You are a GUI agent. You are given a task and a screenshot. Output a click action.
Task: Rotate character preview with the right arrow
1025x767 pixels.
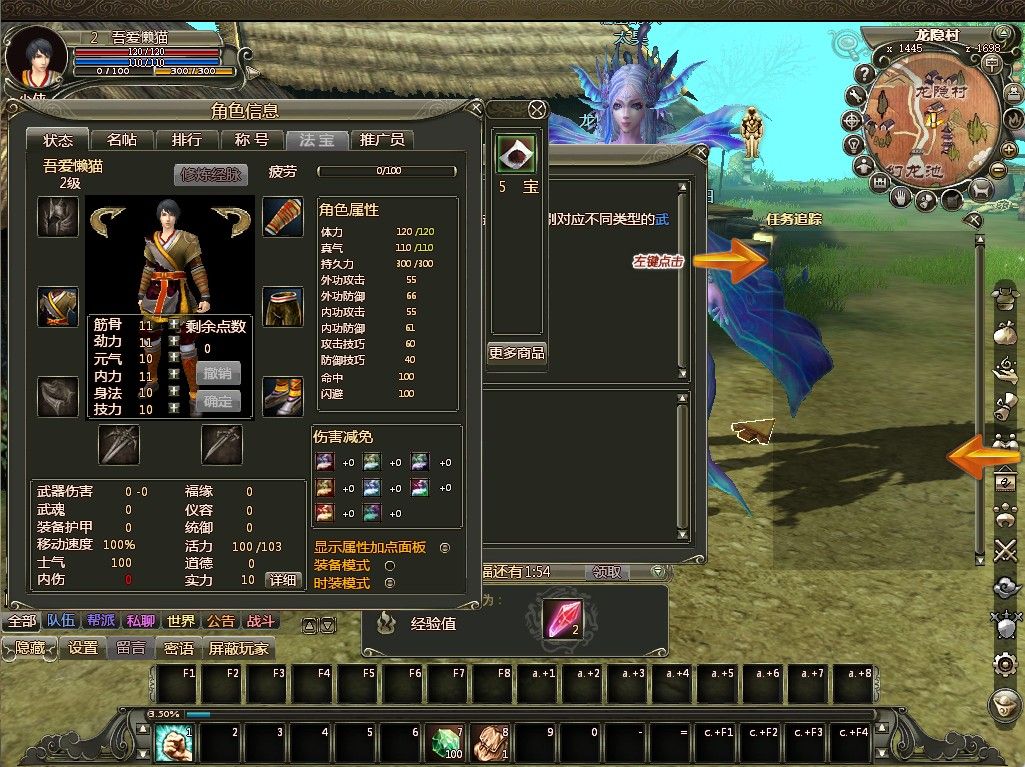click(x=232, y=219)
